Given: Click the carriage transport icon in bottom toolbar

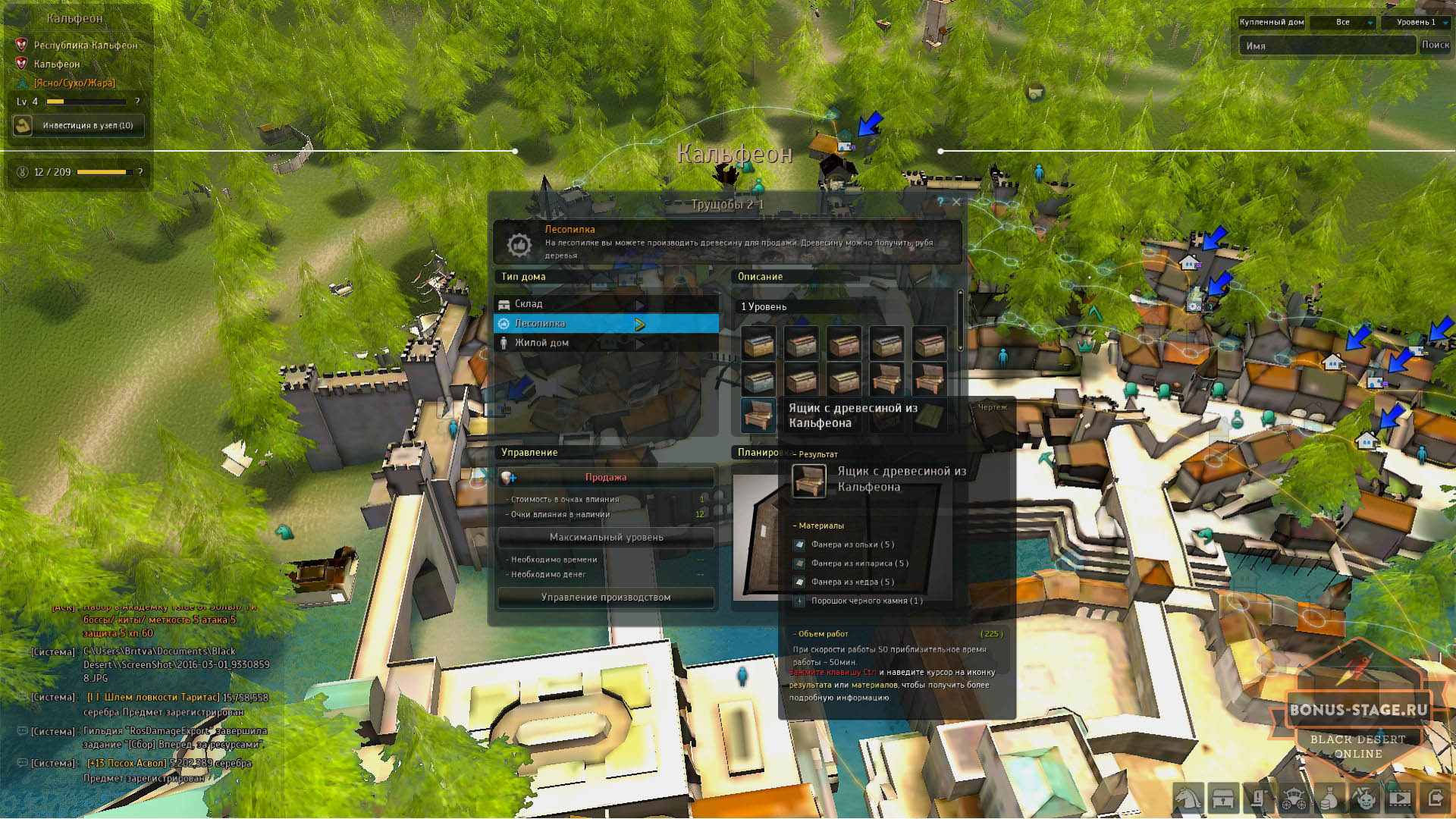Looking at the screenshot, I should [x=1294, y=799].
